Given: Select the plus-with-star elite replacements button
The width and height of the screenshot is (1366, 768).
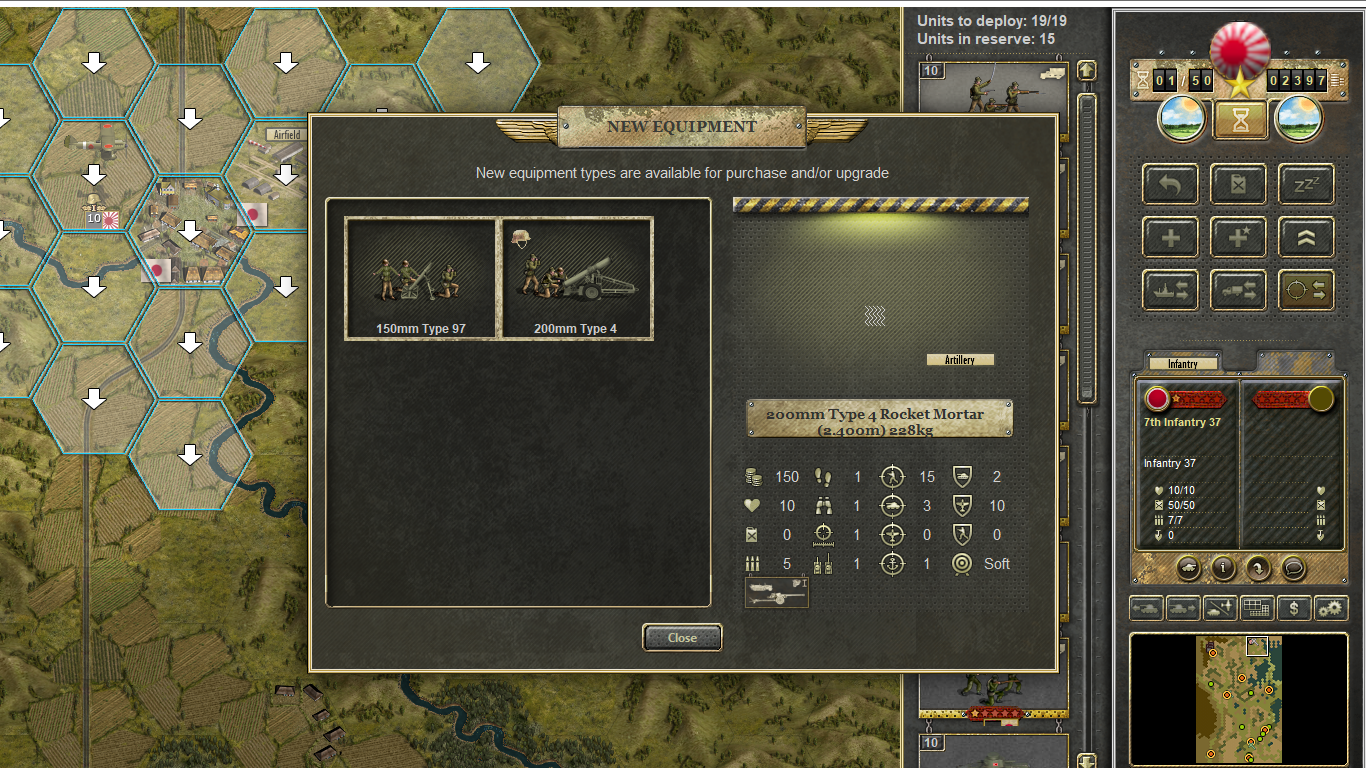Looking at the screenshot, I should (x=1238, y=238).
